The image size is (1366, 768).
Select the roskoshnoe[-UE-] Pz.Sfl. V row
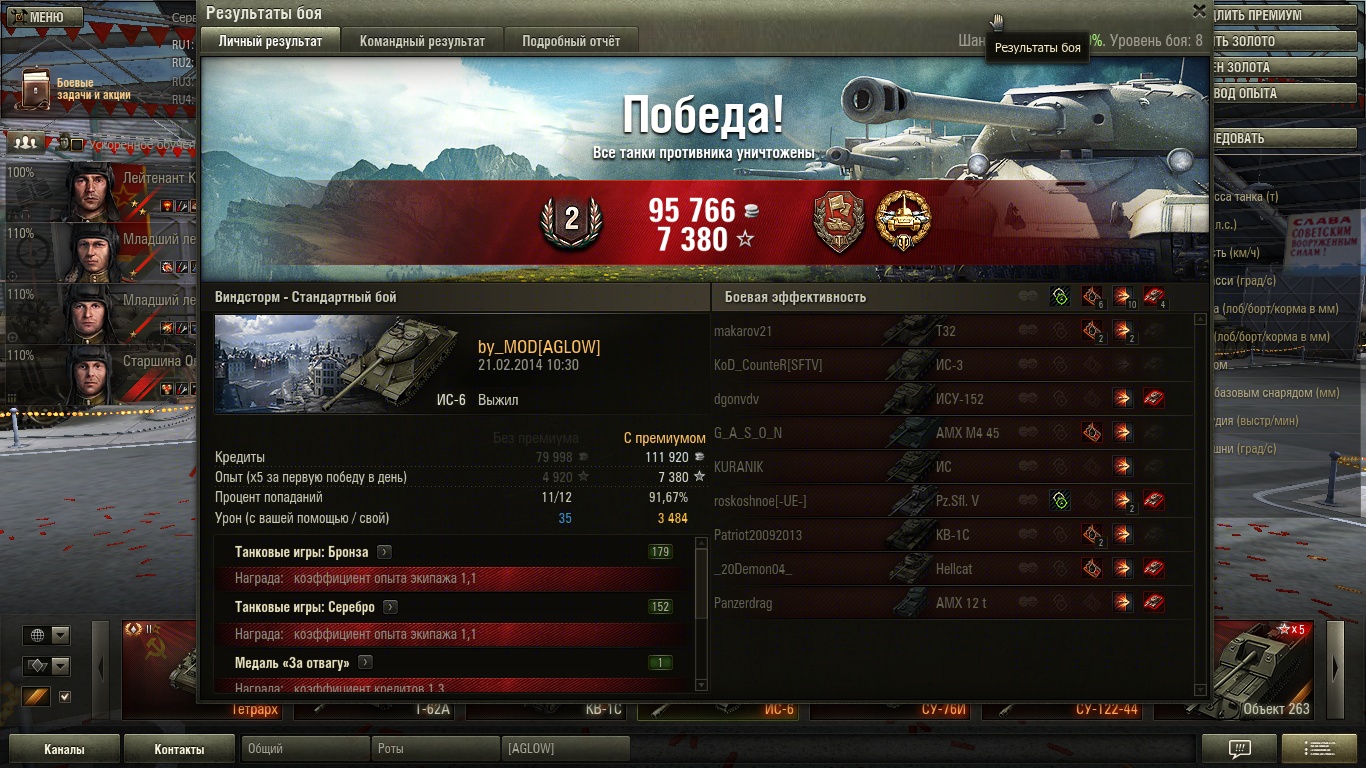tap(860, 501)
